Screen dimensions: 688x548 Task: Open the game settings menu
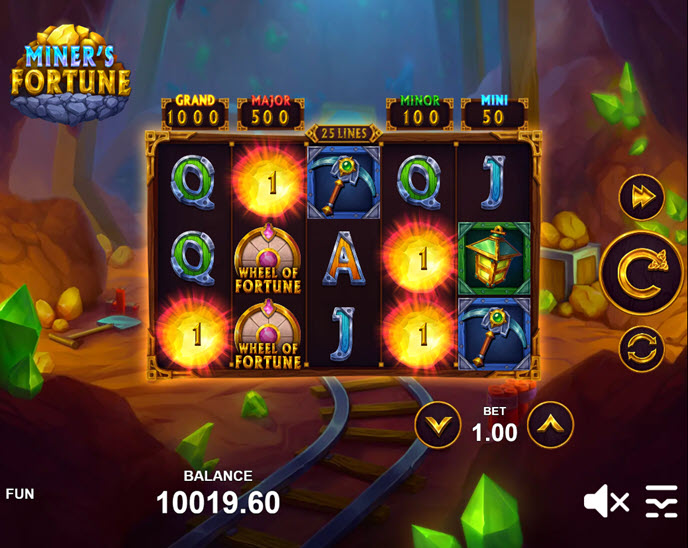661,501
